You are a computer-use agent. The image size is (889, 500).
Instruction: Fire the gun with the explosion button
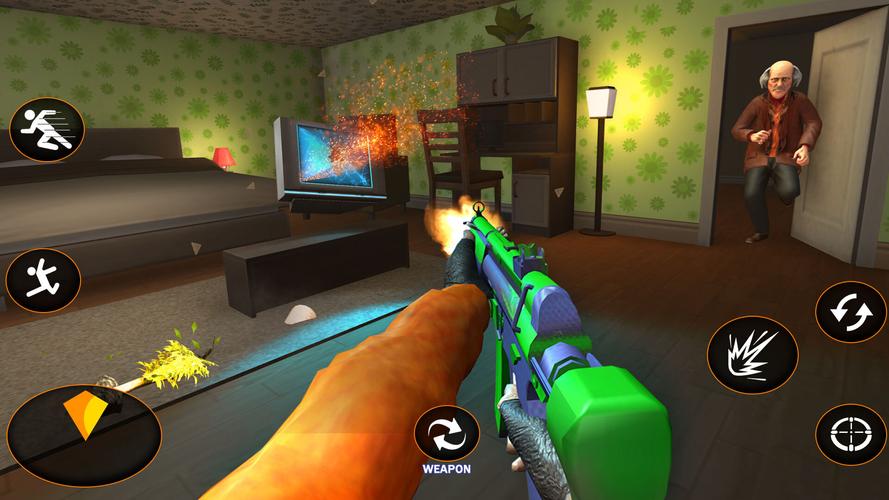click(x=752, y=355)
